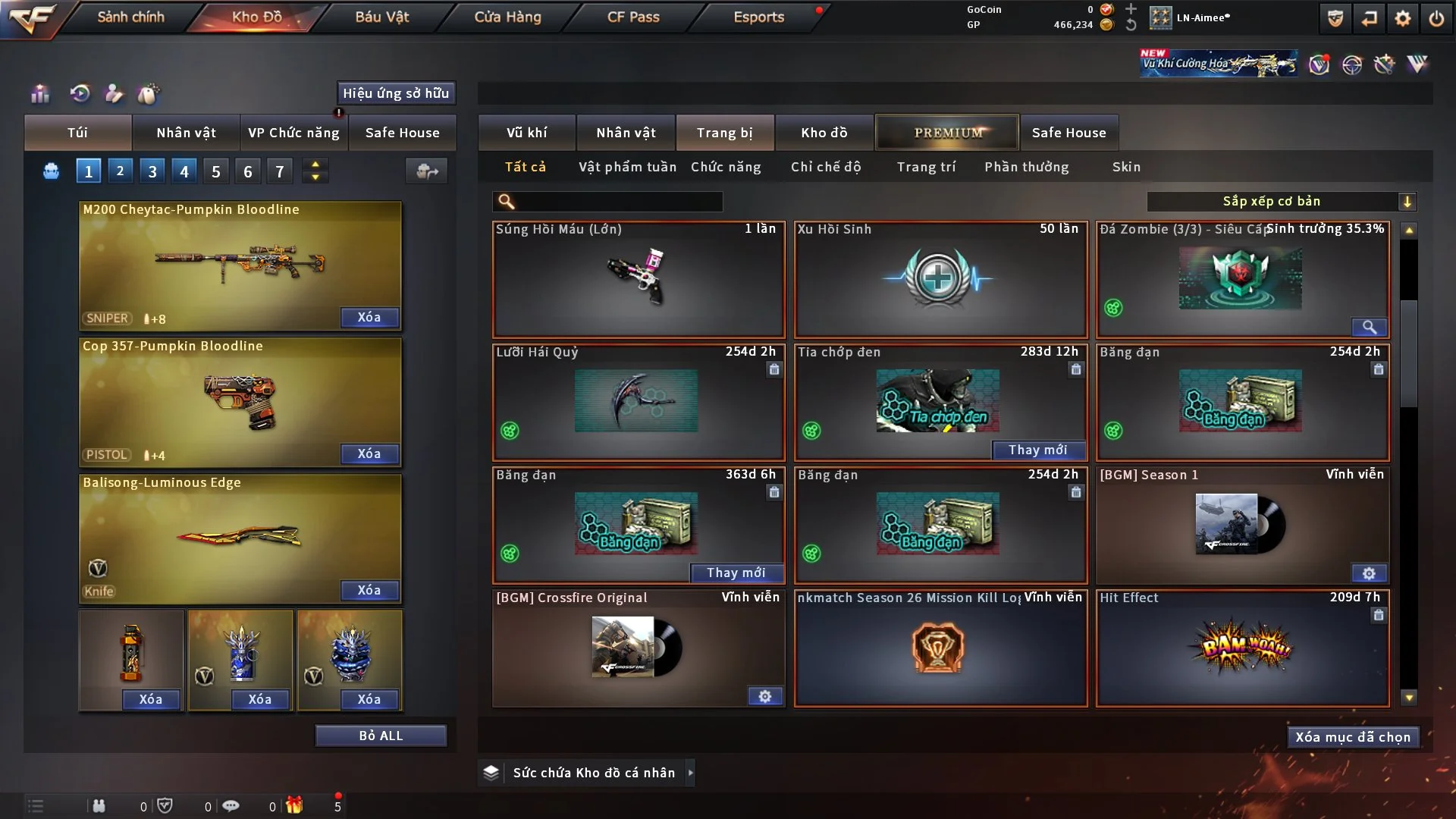1456x819 pixels.
Task: Open the VP Chức năng bag tab
Action: [293, 133]
